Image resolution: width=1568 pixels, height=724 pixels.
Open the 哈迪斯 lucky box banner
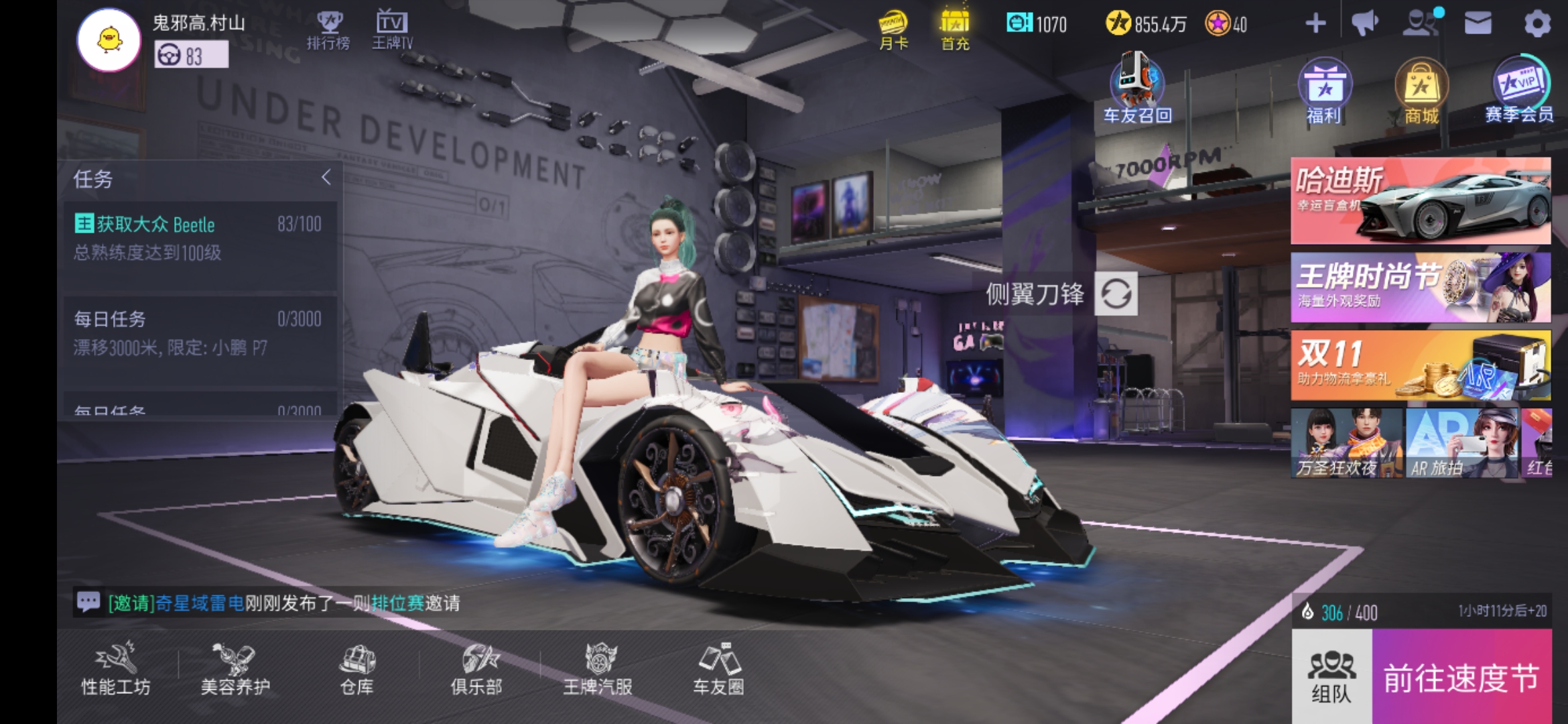click(1421, 201)
